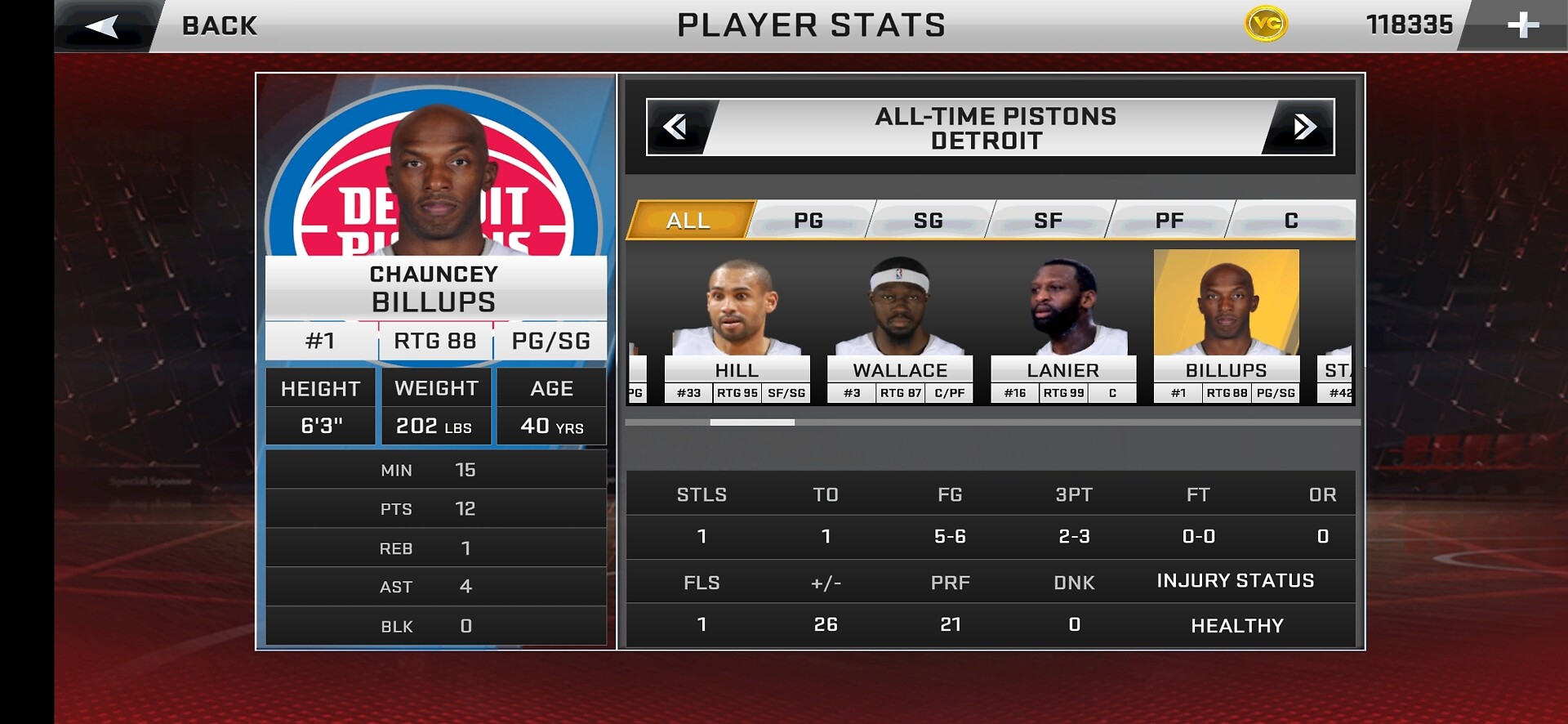This screenshot has height=724, width=1568.
Task: Select the Hill player card
Action: (737, 327)
